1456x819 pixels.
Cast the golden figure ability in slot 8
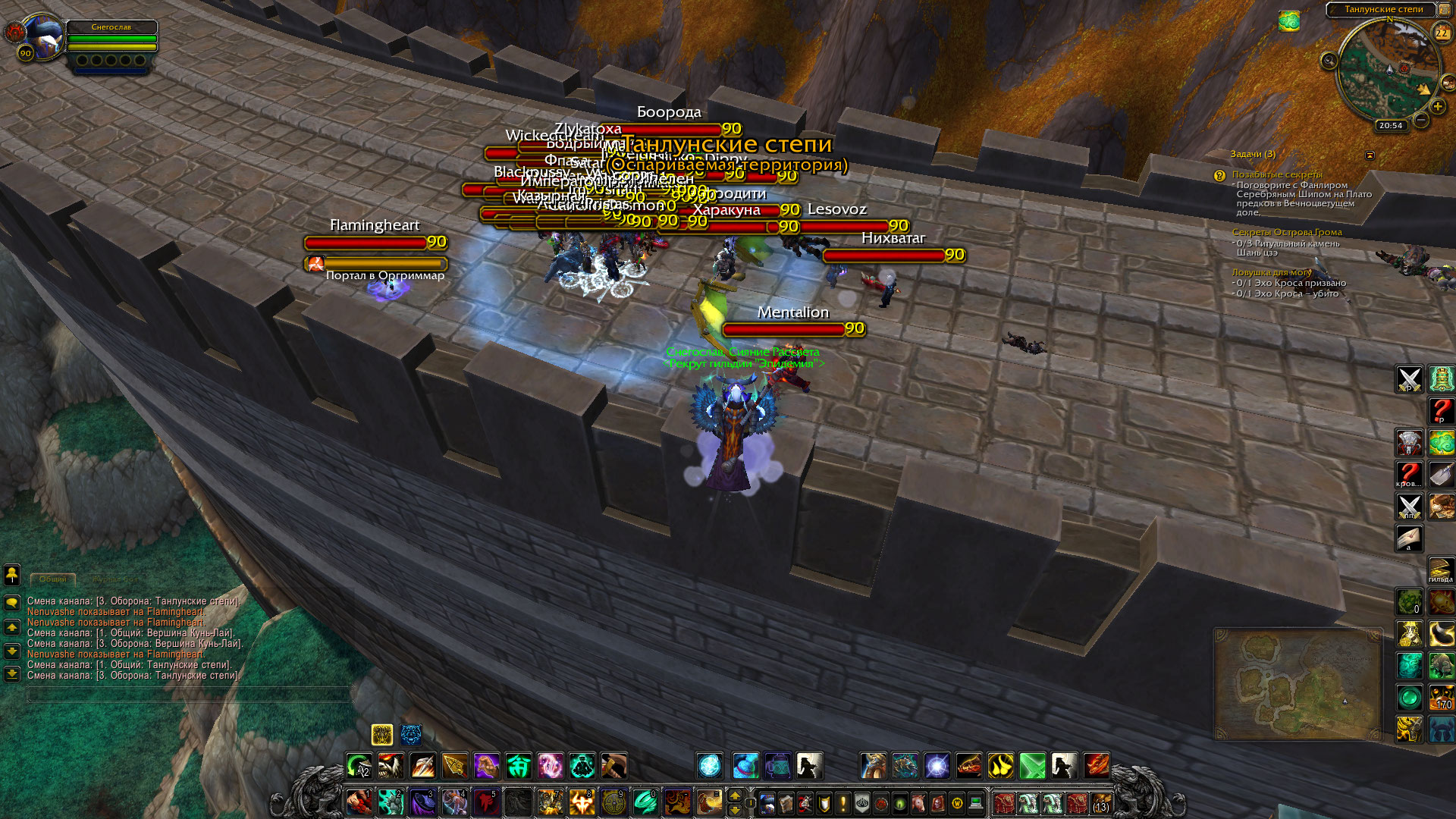(582, 802)
